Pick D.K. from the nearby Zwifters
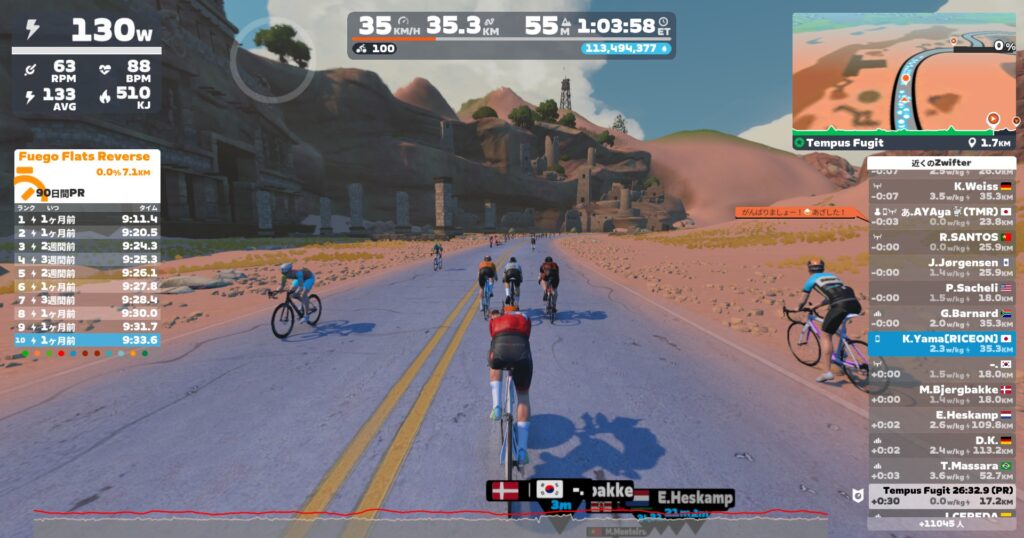This screenshot has height=538, width=1024. 941,445
